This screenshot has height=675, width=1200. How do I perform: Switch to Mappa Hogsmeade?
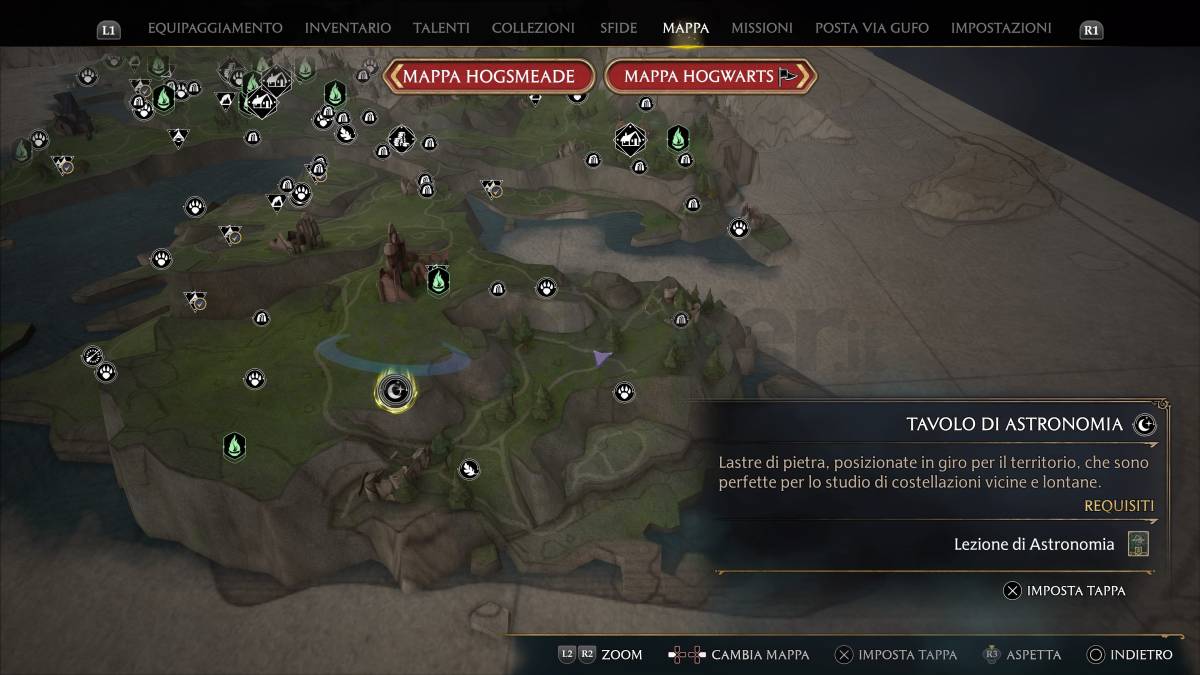(x=489, y=76)
